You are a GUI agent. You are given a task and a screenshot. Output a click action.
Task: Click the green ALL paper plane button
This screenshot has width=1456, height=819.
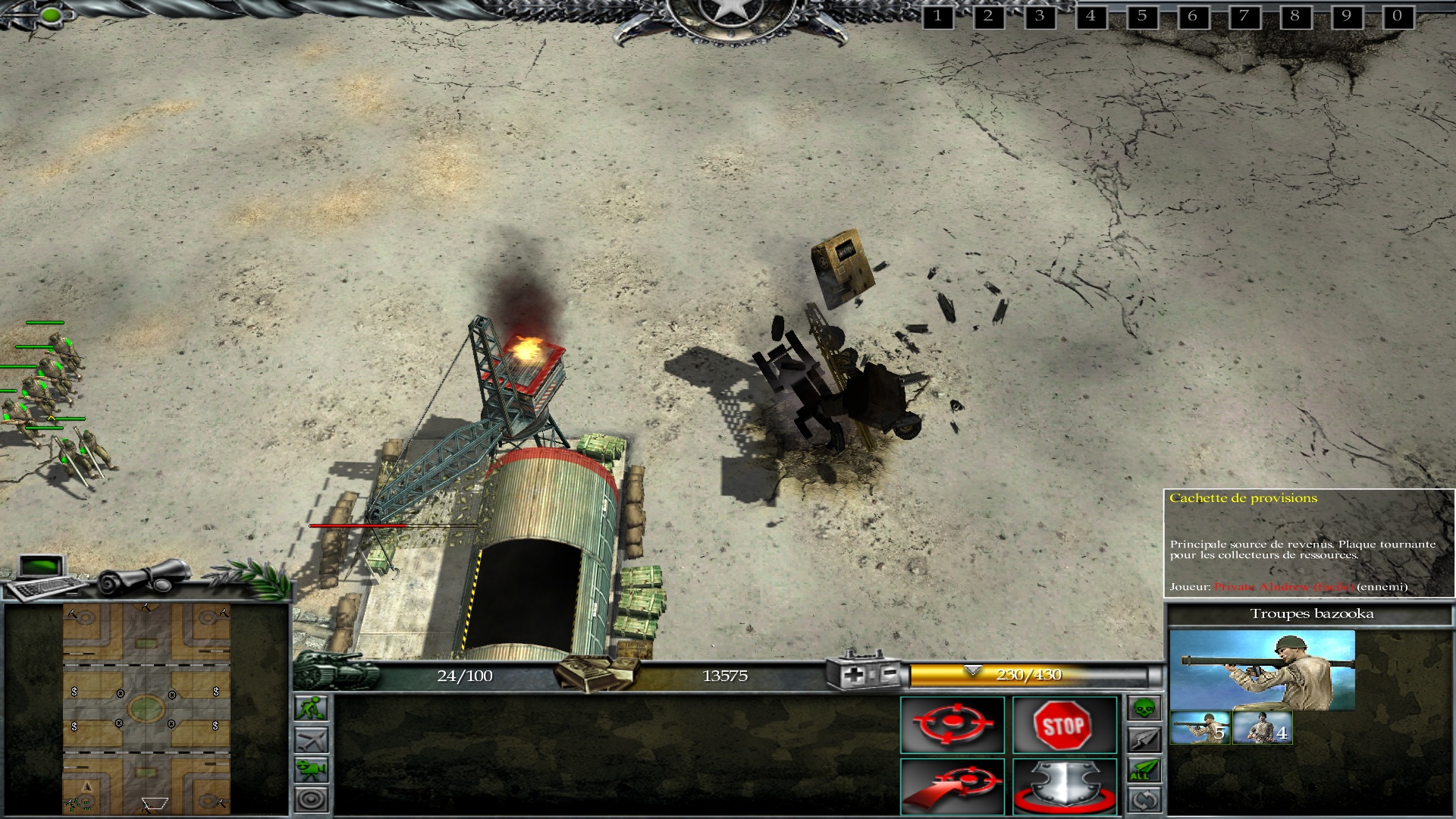pyautogui.click(x=1144, y=770)
